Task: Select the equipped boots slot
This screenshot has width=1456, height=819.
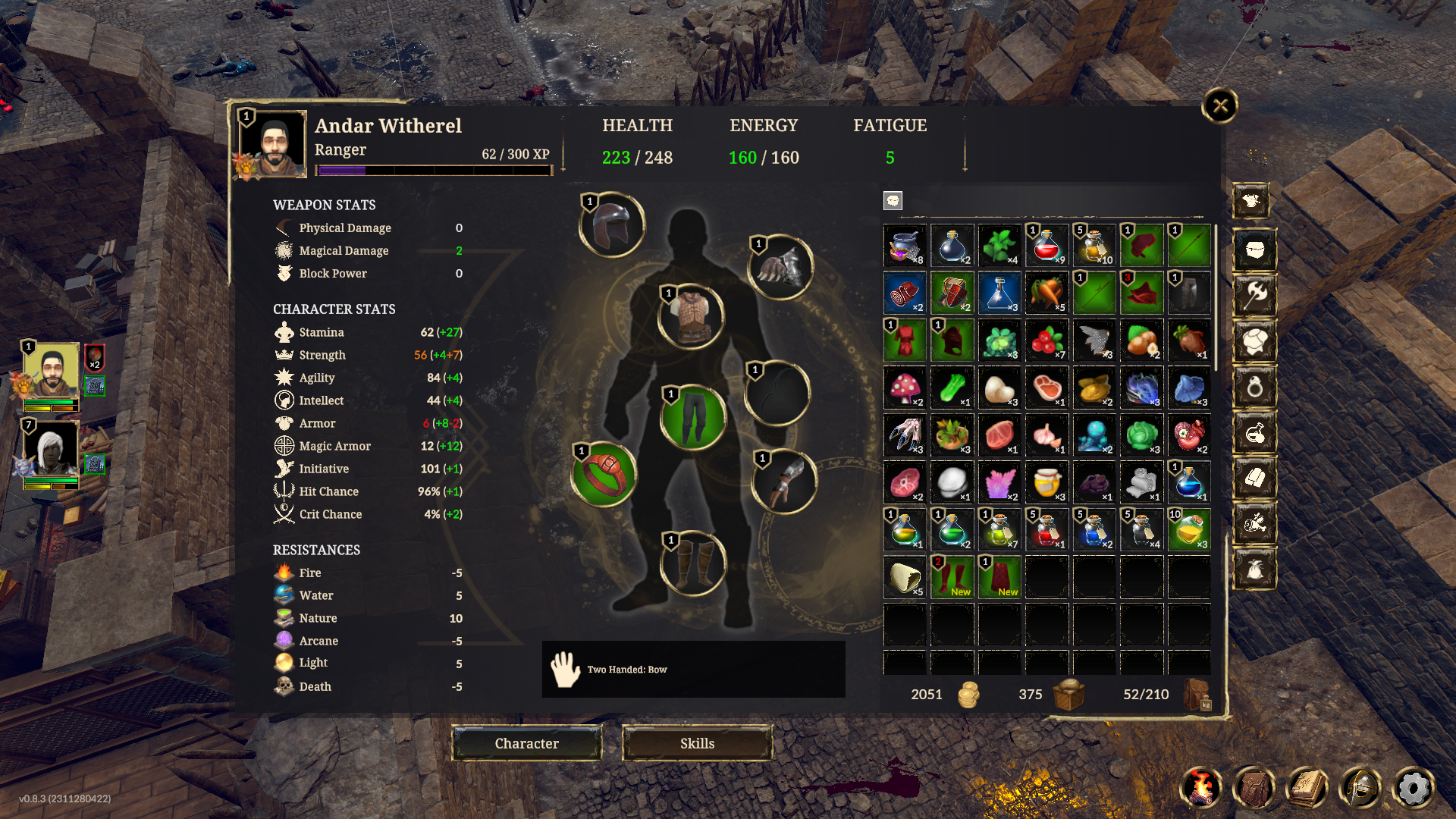Action: tap(692, 563)
